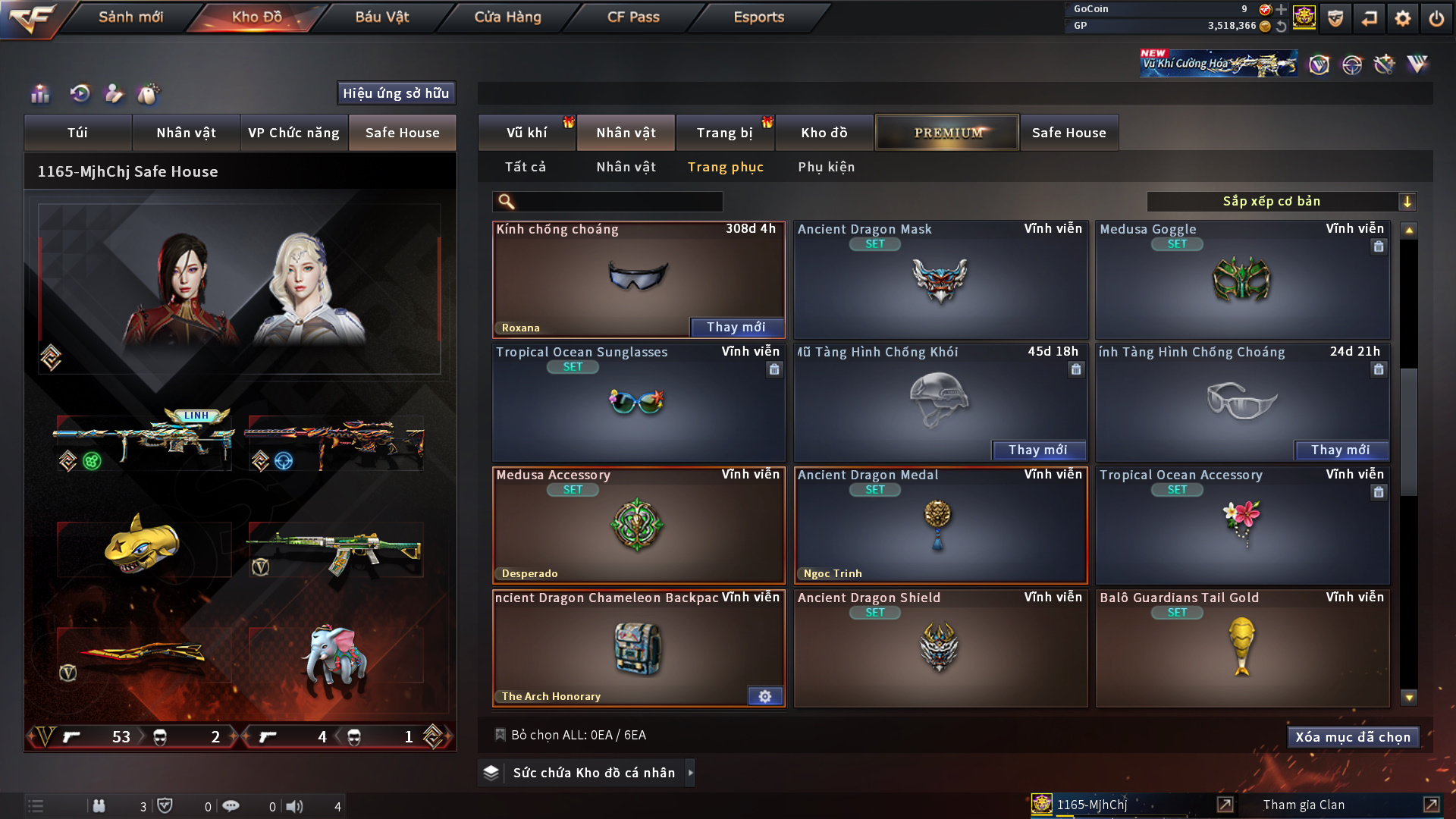Click Xóa mục đã chọn button
The image size is (1456, 819).
(x=1353, y=737)
